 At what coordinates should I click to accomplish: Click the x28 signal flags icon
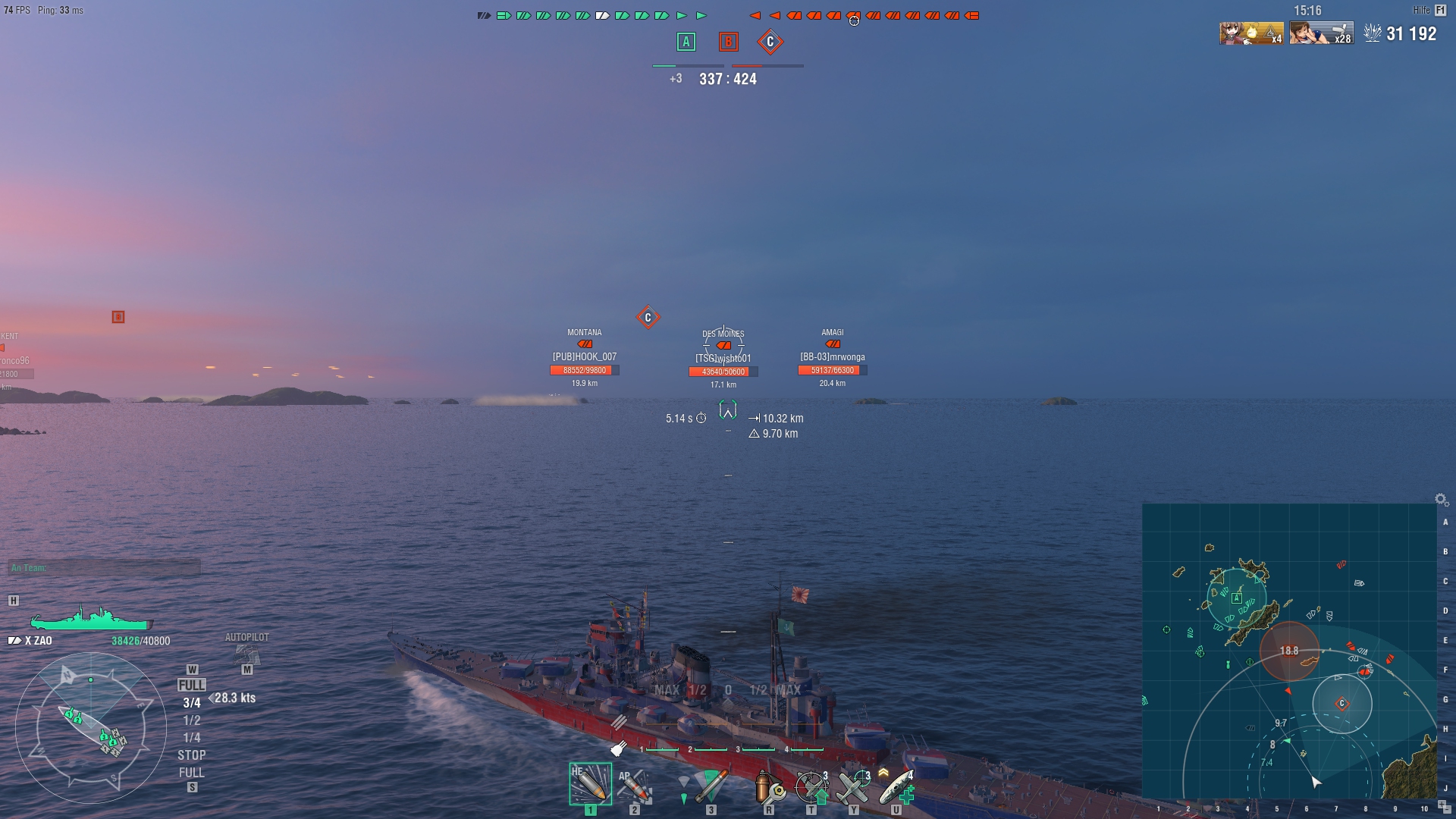(1321, 33)
